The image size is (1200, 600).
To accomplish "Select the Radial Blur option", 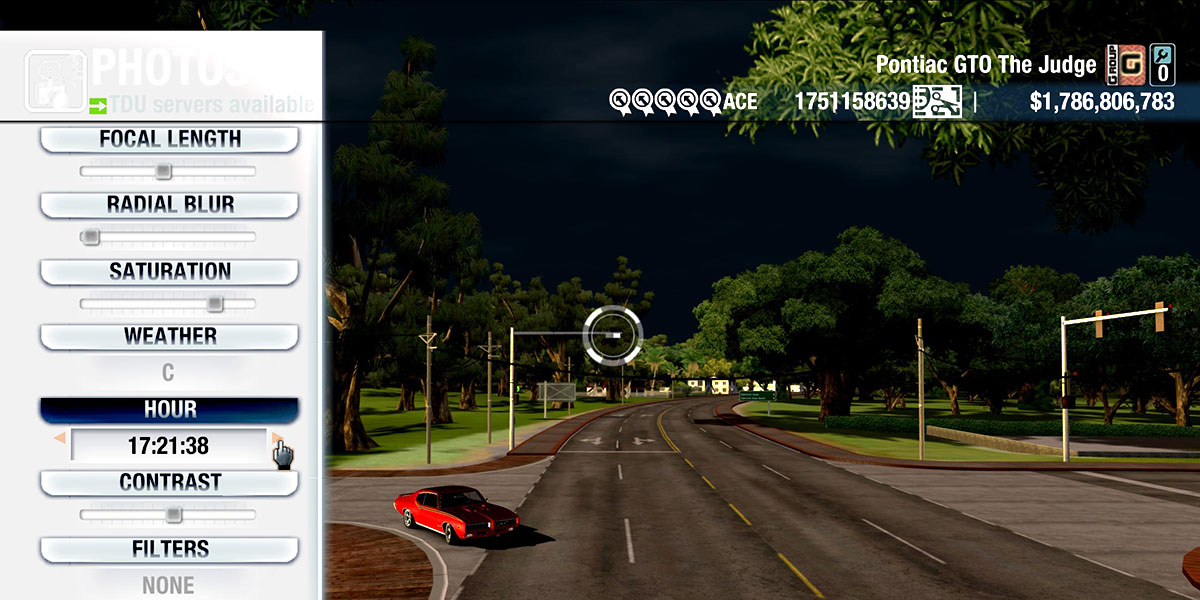I will click(169, 205).
